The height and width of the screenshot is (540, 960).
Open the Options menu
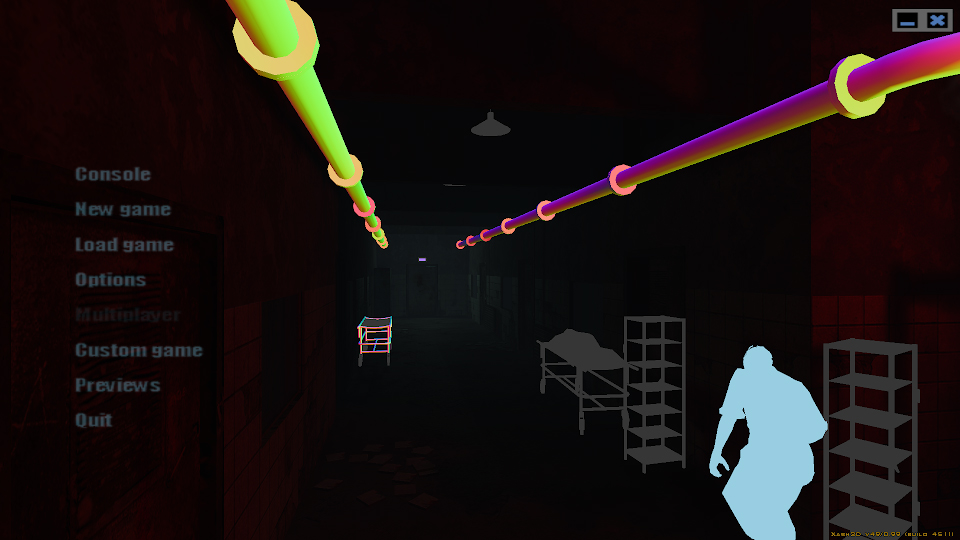[111, 280]
